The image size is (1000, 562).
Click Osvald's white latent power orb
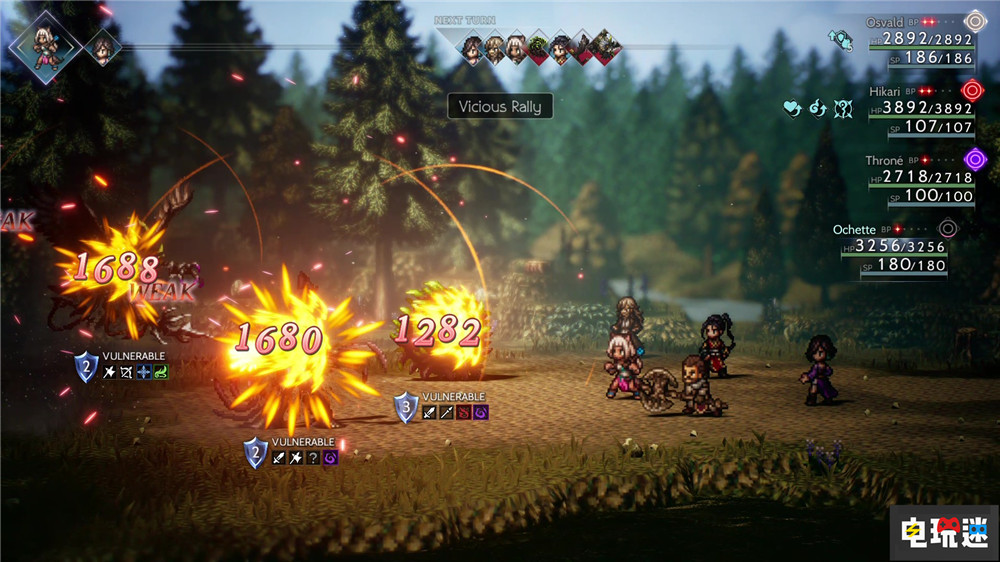(x=975, y=20)
